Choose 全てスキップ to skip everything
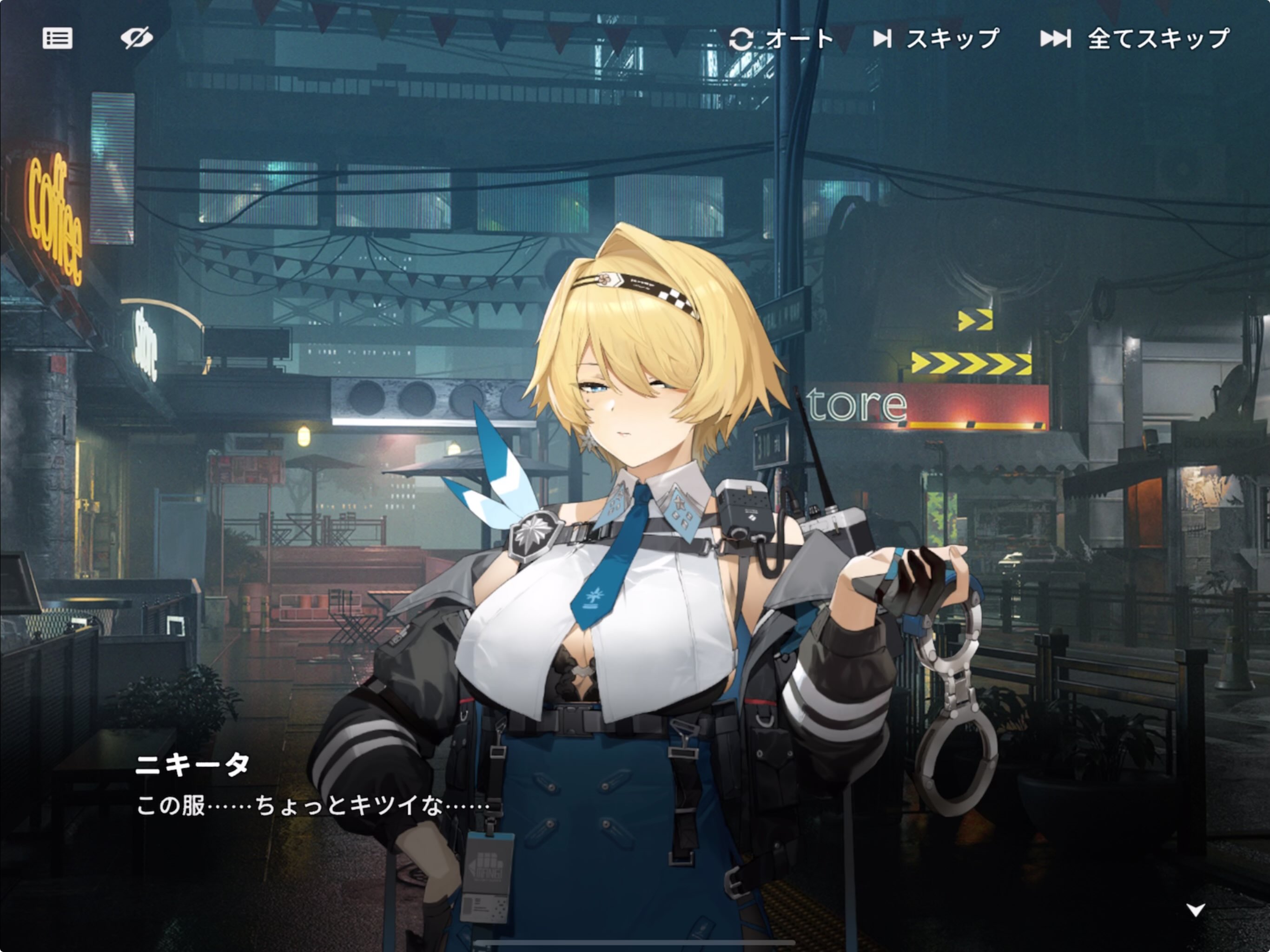 tap(1135, 39)
